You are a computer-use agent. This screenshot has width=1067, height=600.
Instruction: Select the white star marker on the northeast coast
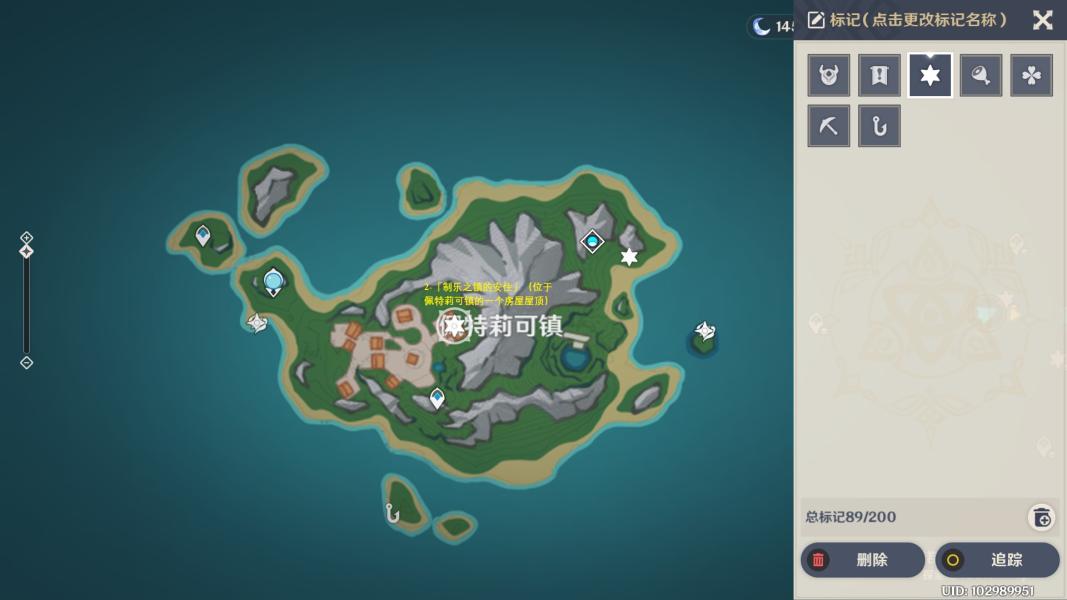[629, 257]
